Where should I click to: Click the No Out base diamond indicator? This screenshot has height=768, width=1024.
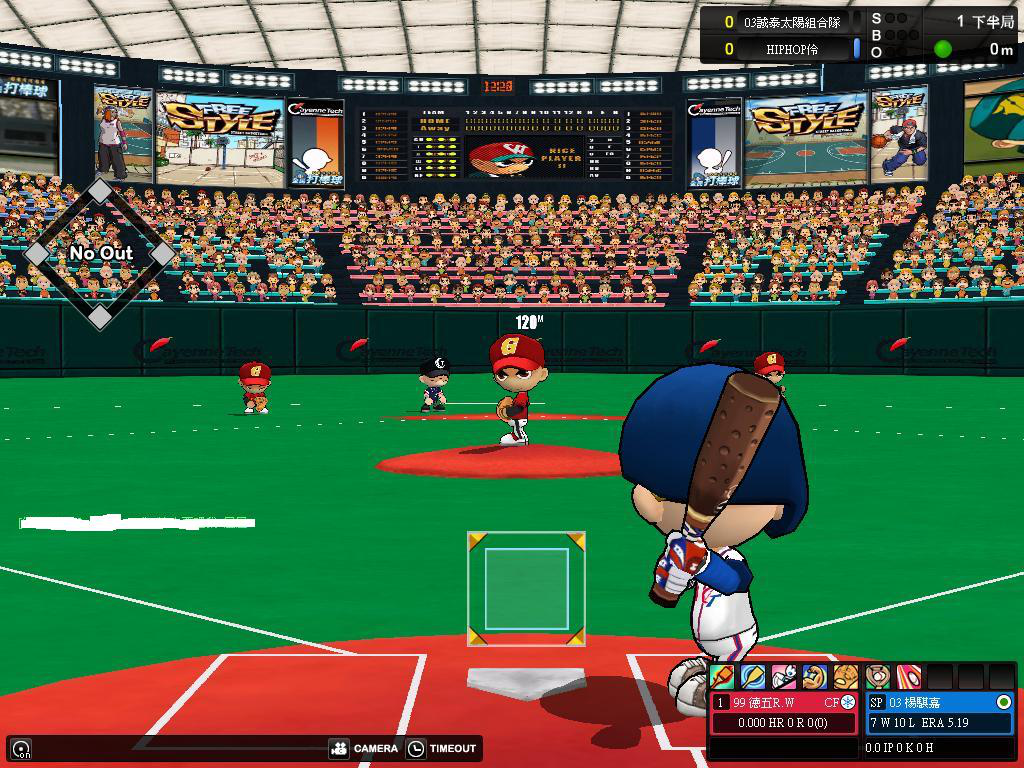(100, 253)
